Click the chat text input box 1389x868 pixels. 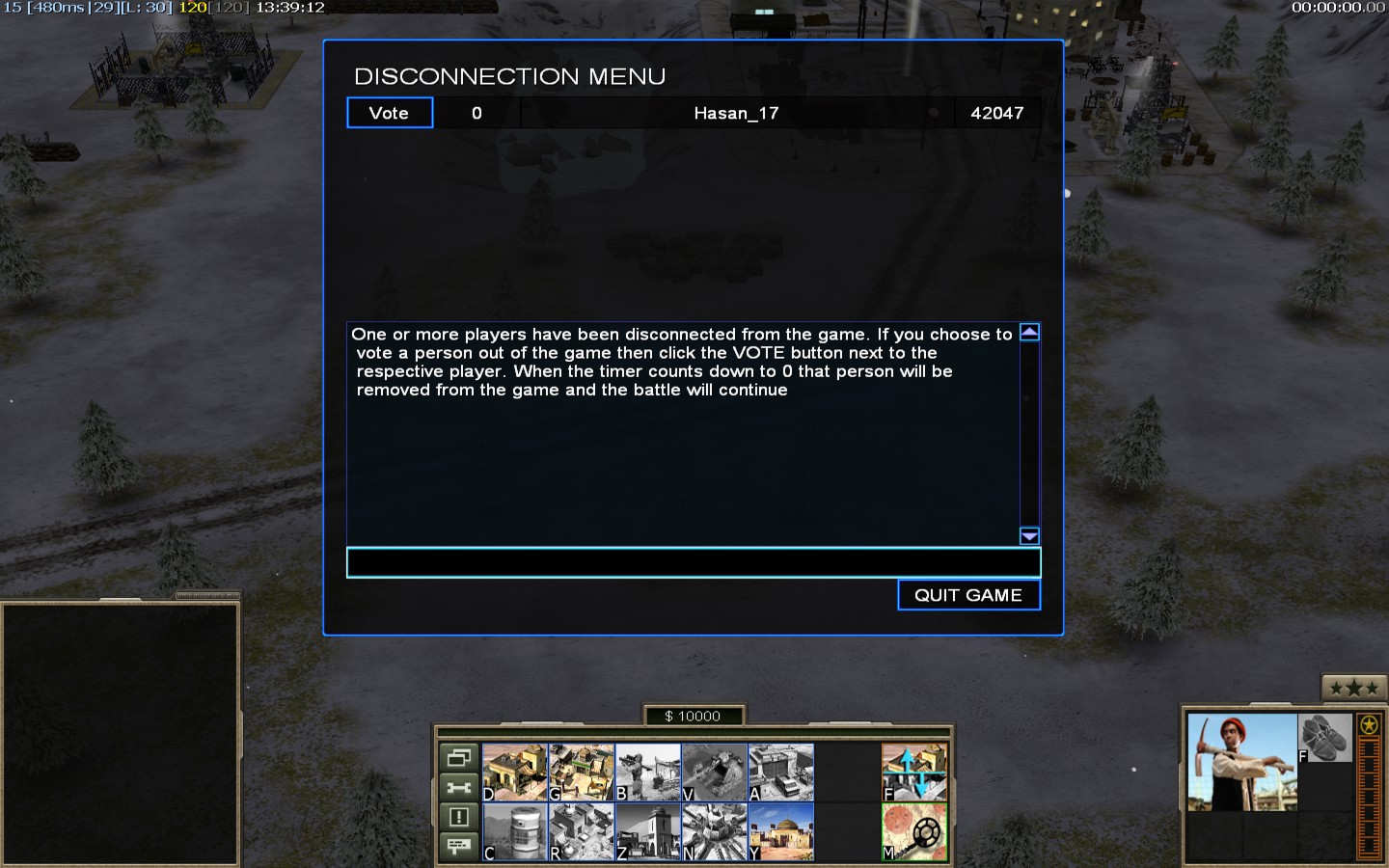click(693, 562)
